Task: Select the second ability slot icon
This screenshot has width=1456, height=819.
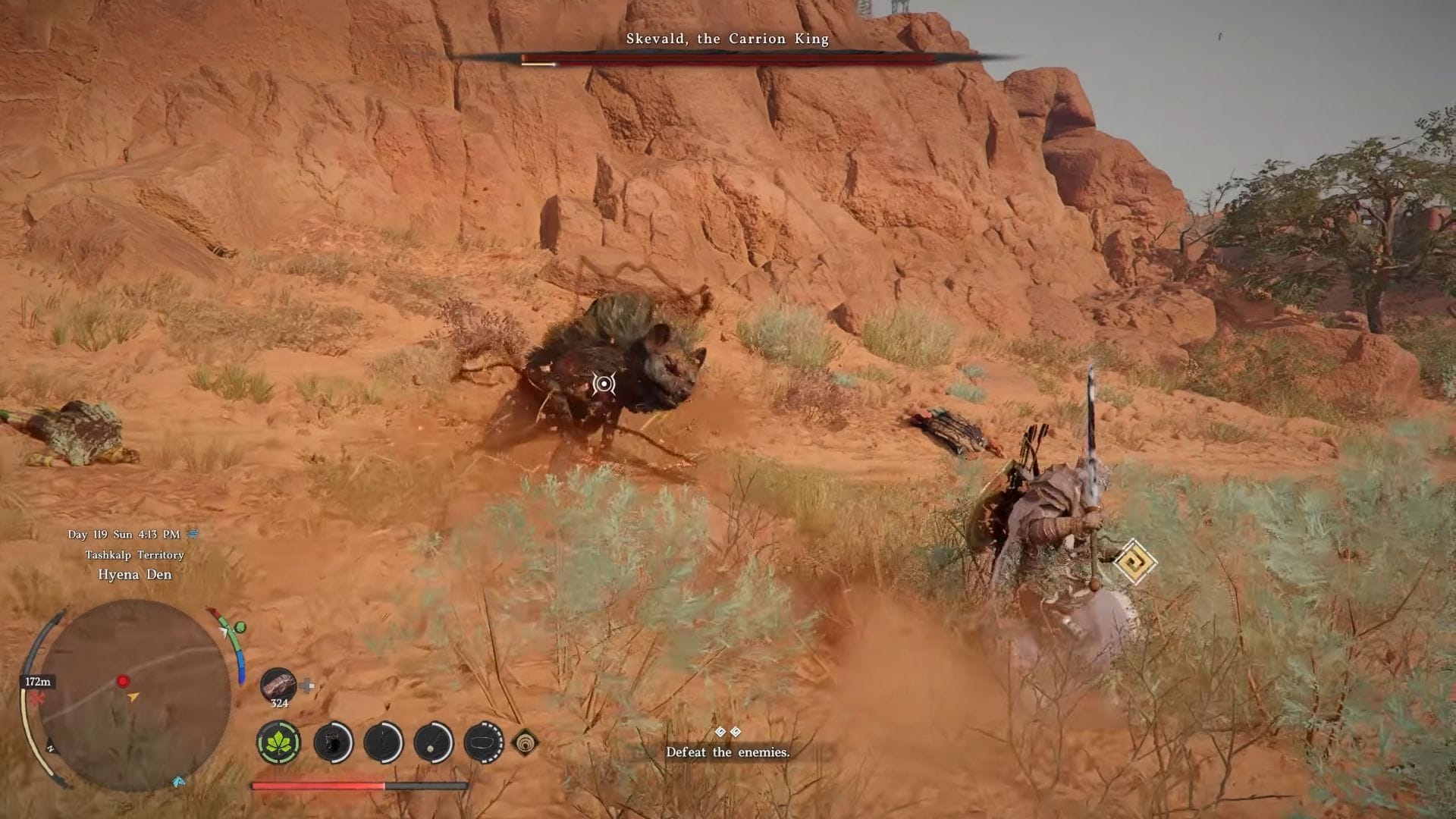Action: (332, 742)
